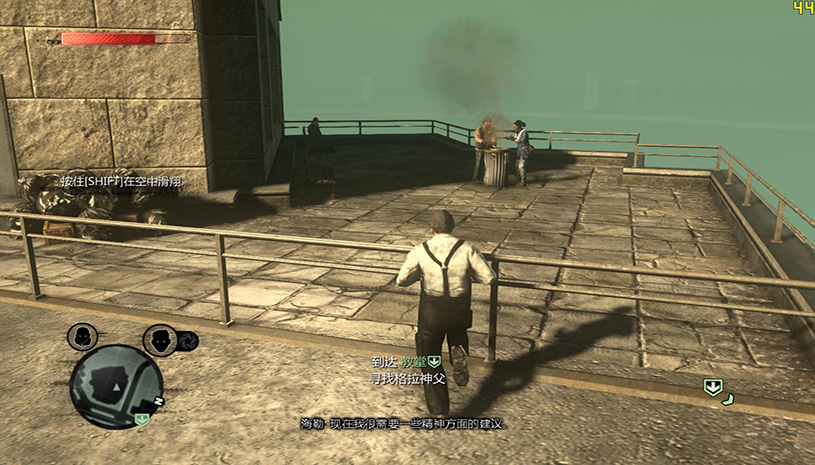Click the circular minimap
815x465 pixels.
(x=116, y=385)
